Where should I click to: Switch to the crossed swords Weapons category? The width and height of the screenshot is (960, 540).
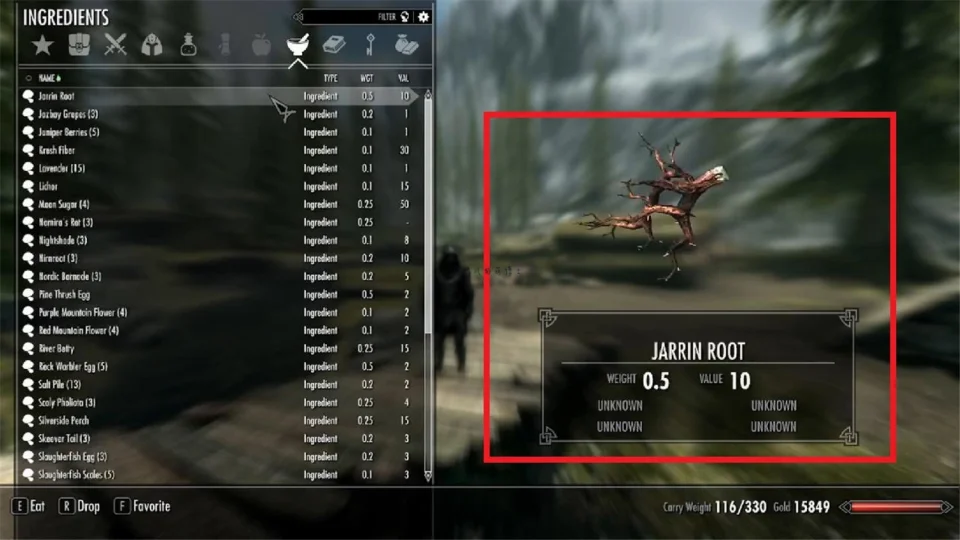click(x=117, y=44)
